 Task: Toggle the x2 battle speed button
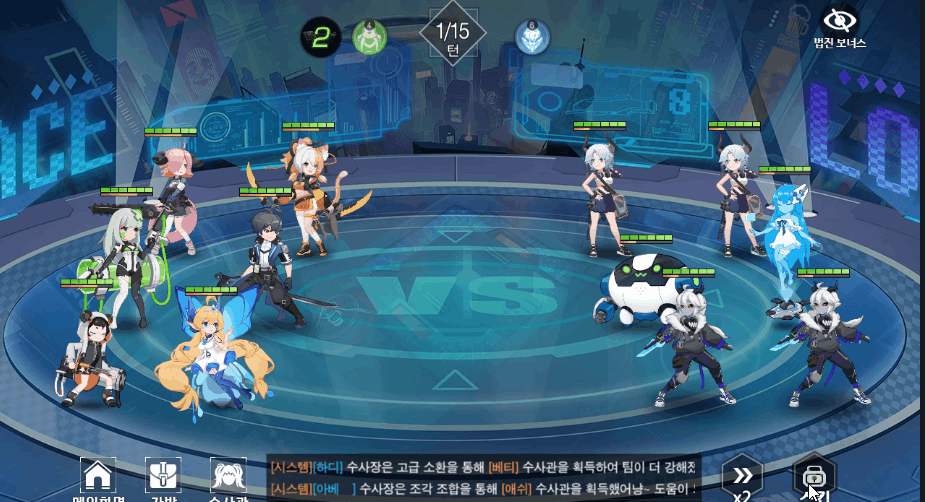[742, 478]
